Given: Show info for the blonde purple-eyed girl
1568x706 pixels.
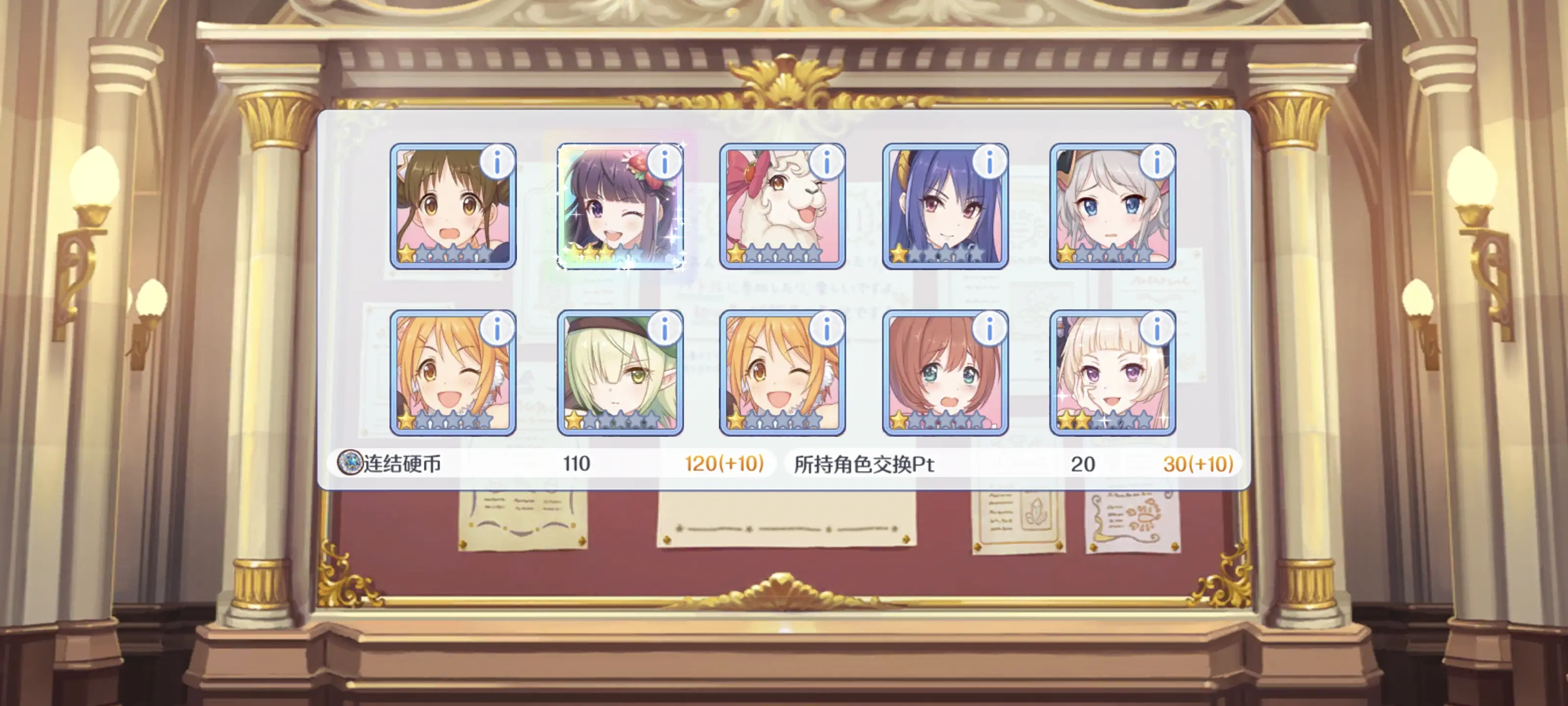Looking at the screenshot, I should 1156,329.
